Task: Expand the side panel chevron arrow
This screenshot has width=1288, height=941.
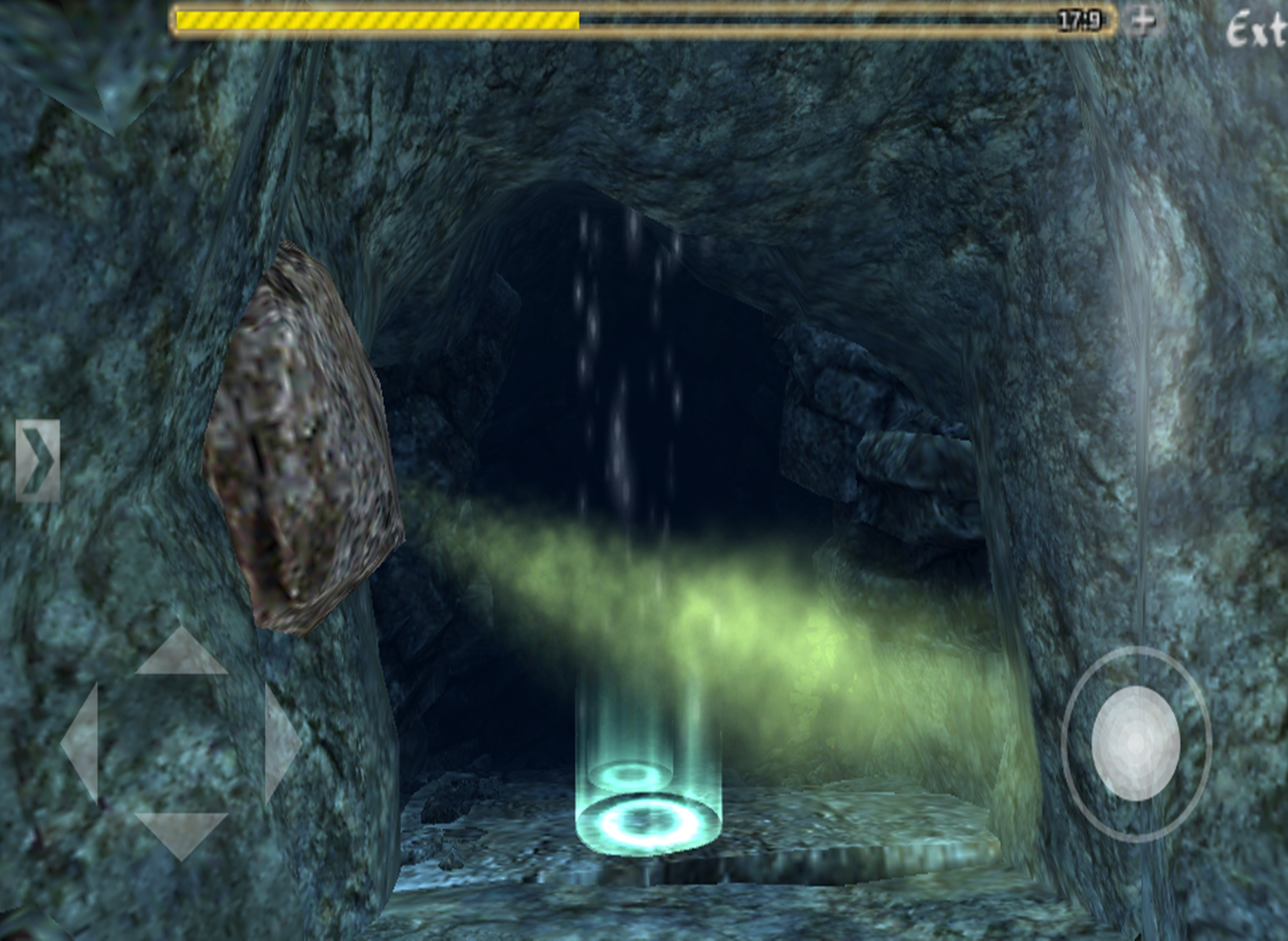Action: pyautogui.click(x=38, y=460)
